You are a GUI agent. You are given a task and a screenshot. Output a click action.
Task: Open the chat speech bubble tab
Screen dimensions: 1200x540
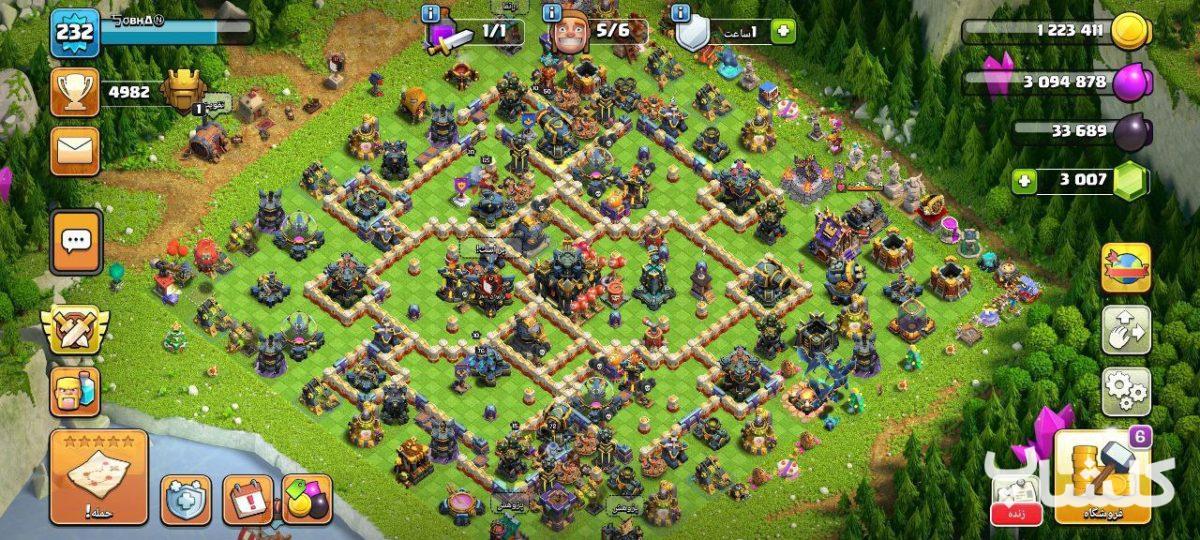point(77,241)
